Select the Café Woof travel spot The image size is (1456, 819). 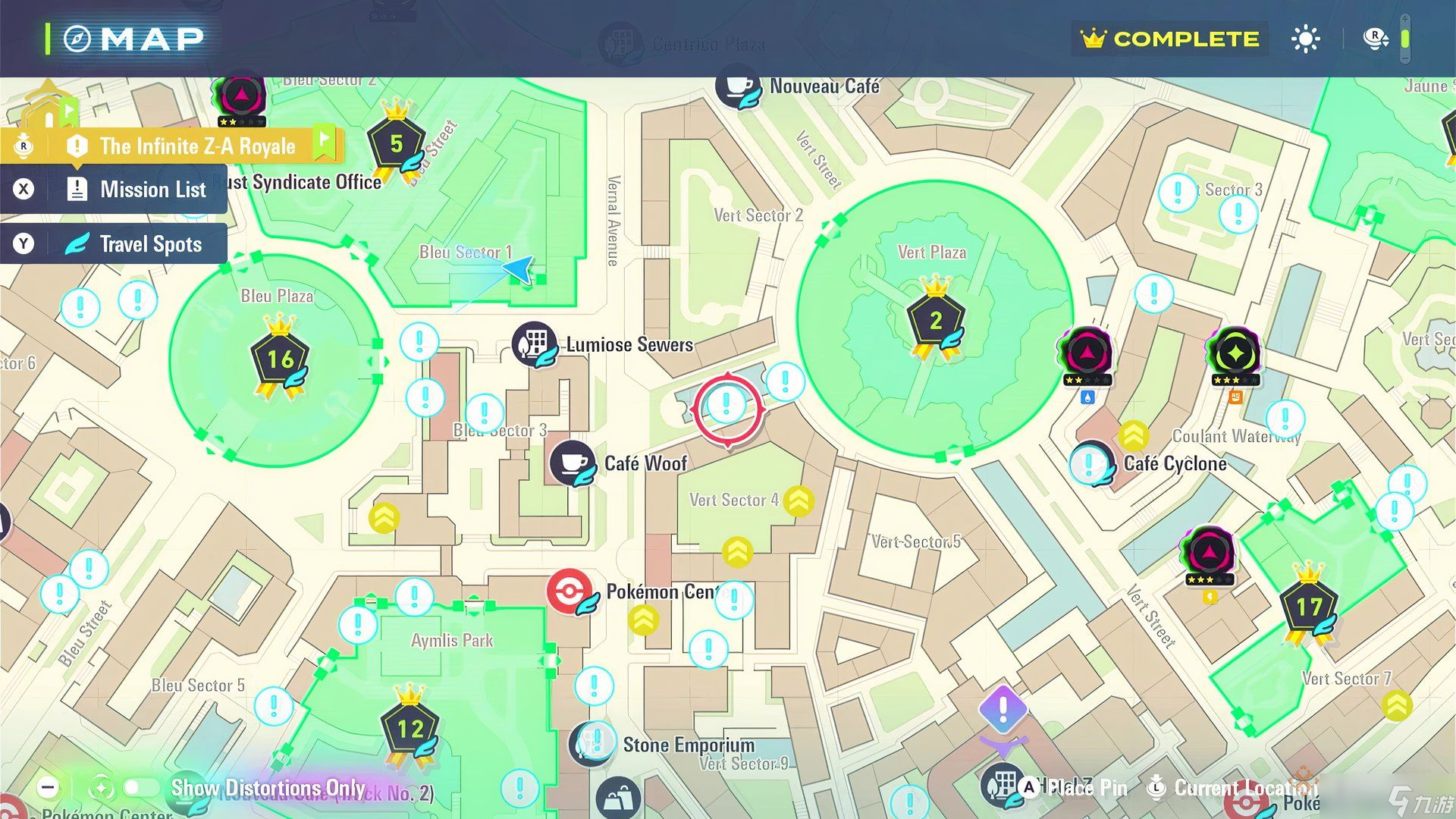pos(573,462)
